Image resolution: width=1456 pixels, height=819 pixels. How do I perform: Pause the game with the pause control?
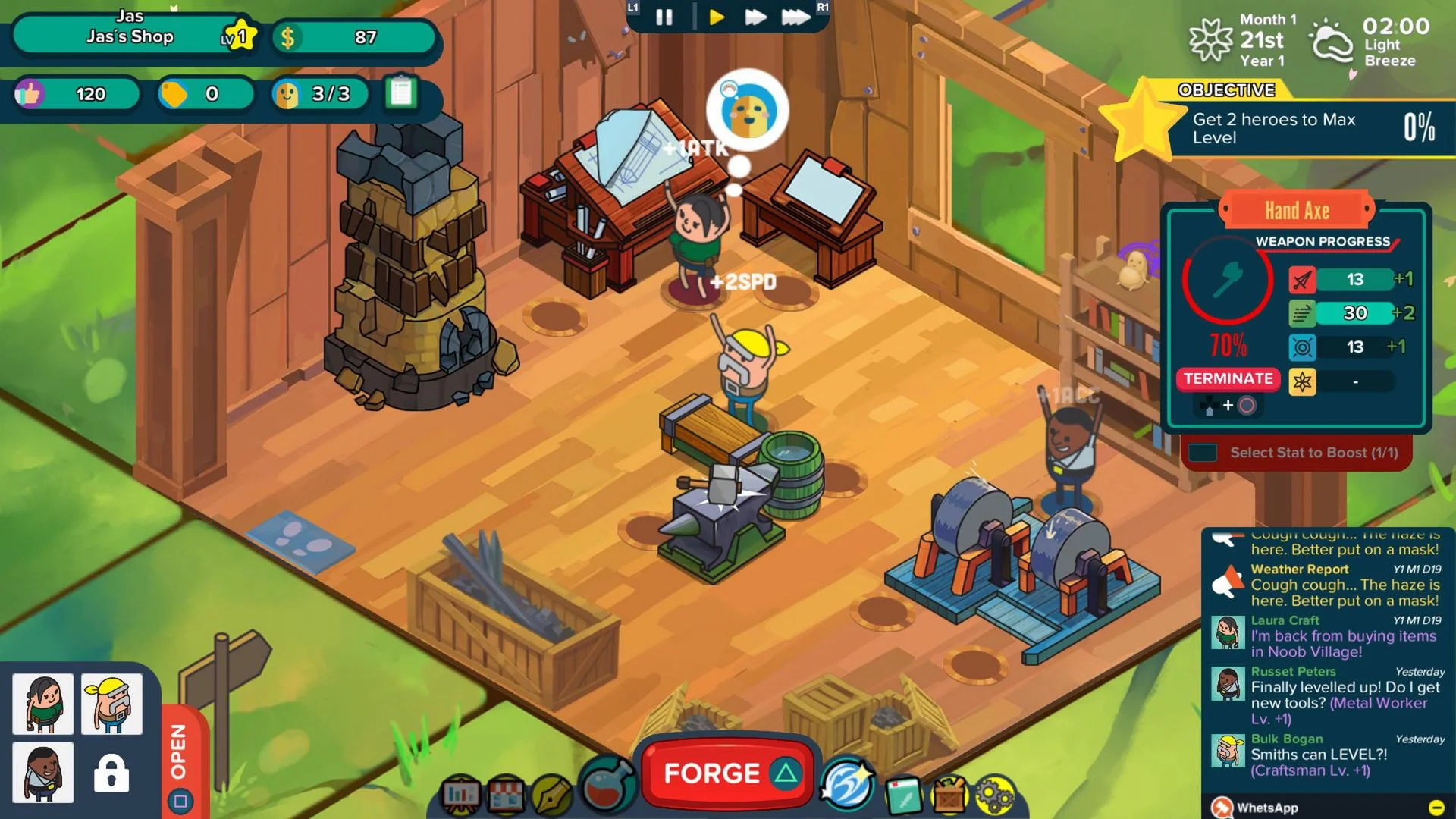[x=664, y=17]
